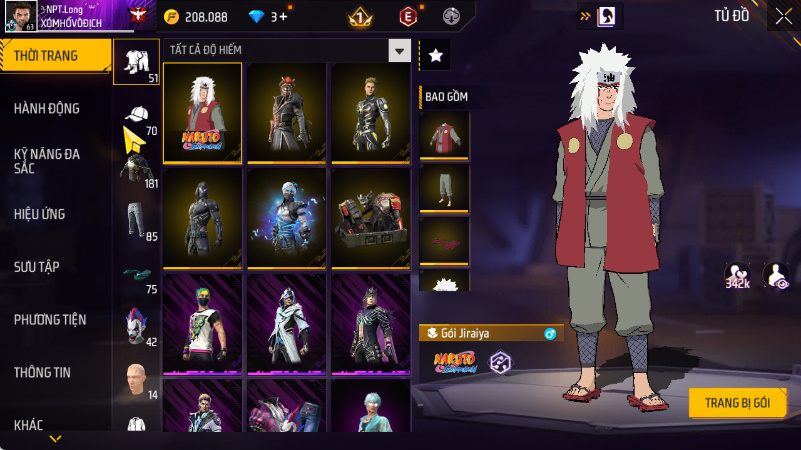Open the pants subcategory with 85 items
Image resolution: width=801 pixels, height=450 pixels.
tap(136, 220)
